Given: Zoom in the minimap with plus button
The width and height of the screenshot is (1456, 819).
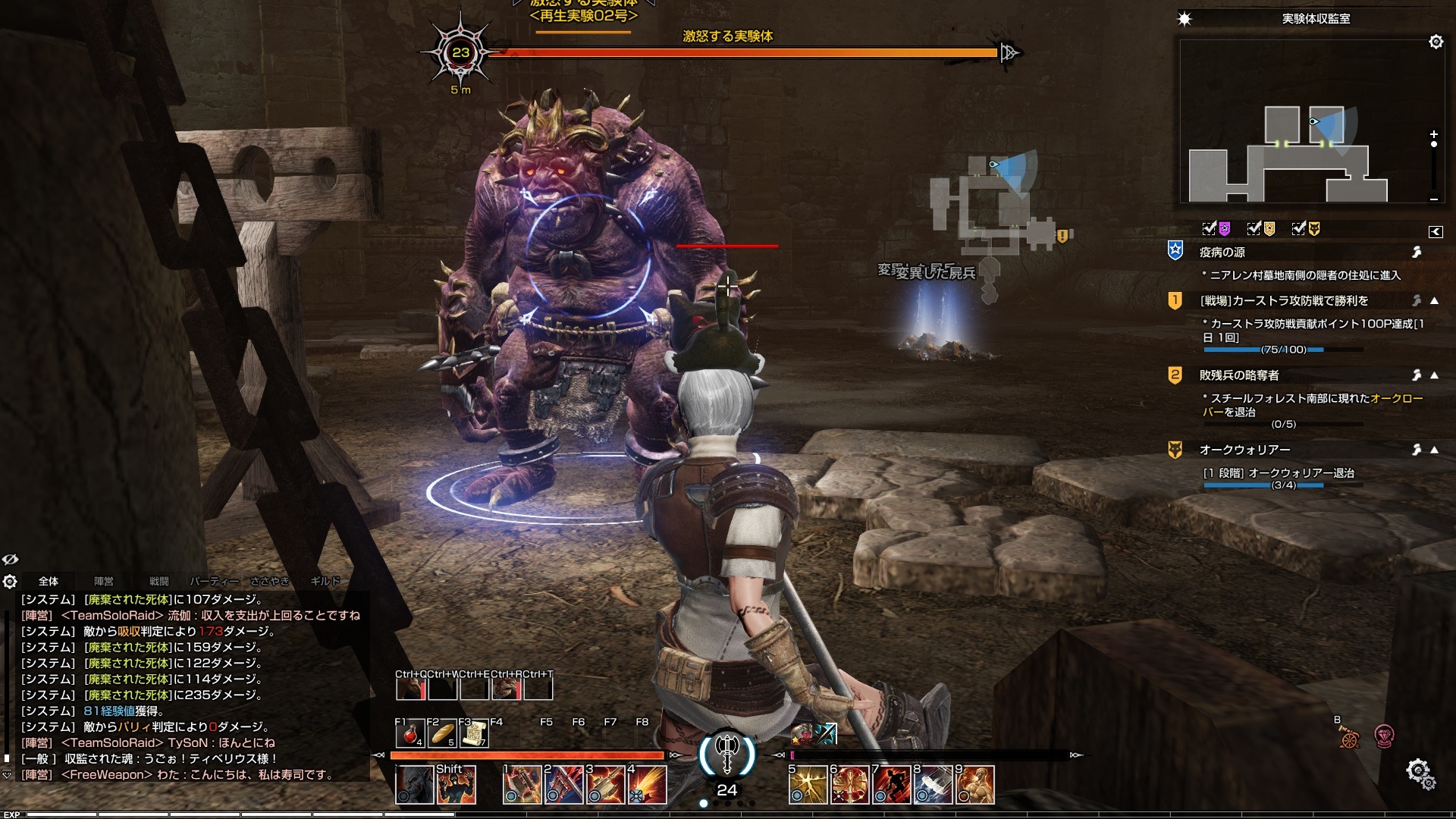Looking at the screenshot, I should pyautogui.click(x=1433, y=134).
